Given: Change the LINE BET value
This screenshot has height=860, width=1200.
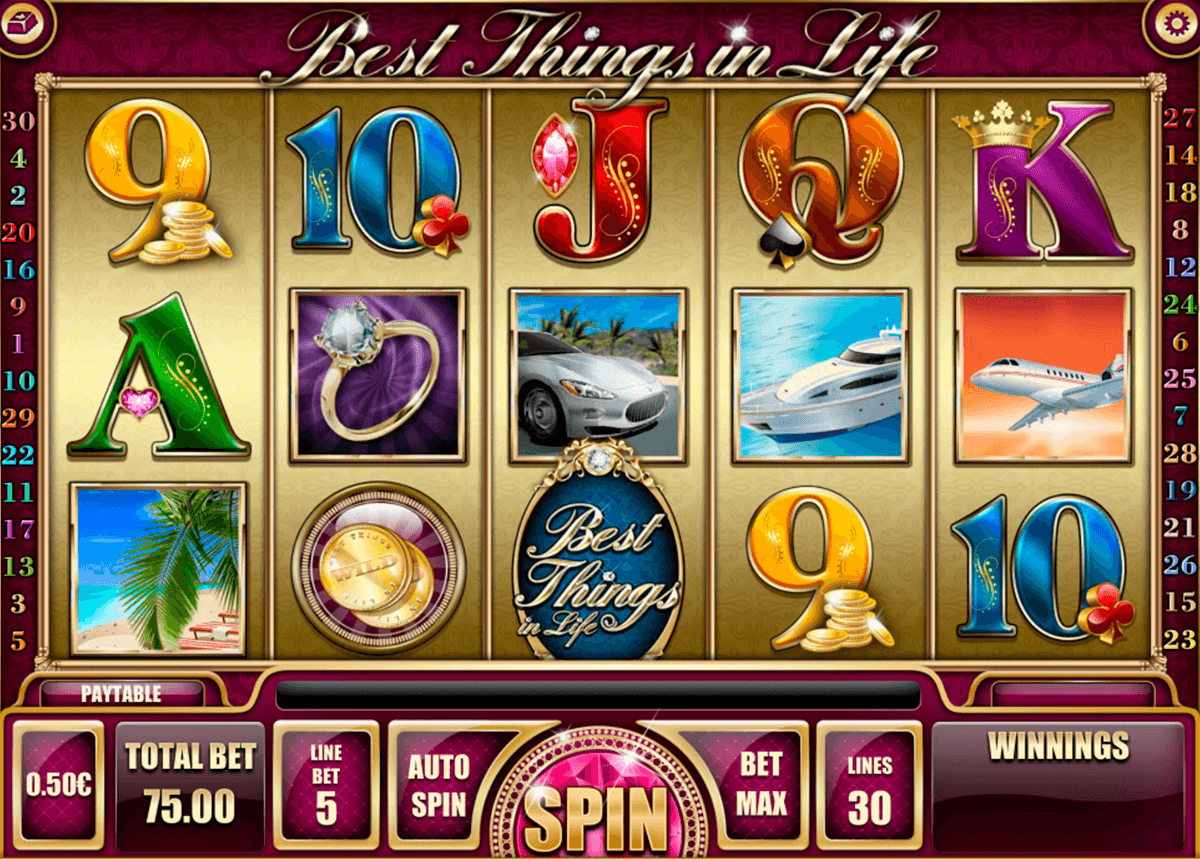Looking at the screenshot, I should (x=326, y=787).
